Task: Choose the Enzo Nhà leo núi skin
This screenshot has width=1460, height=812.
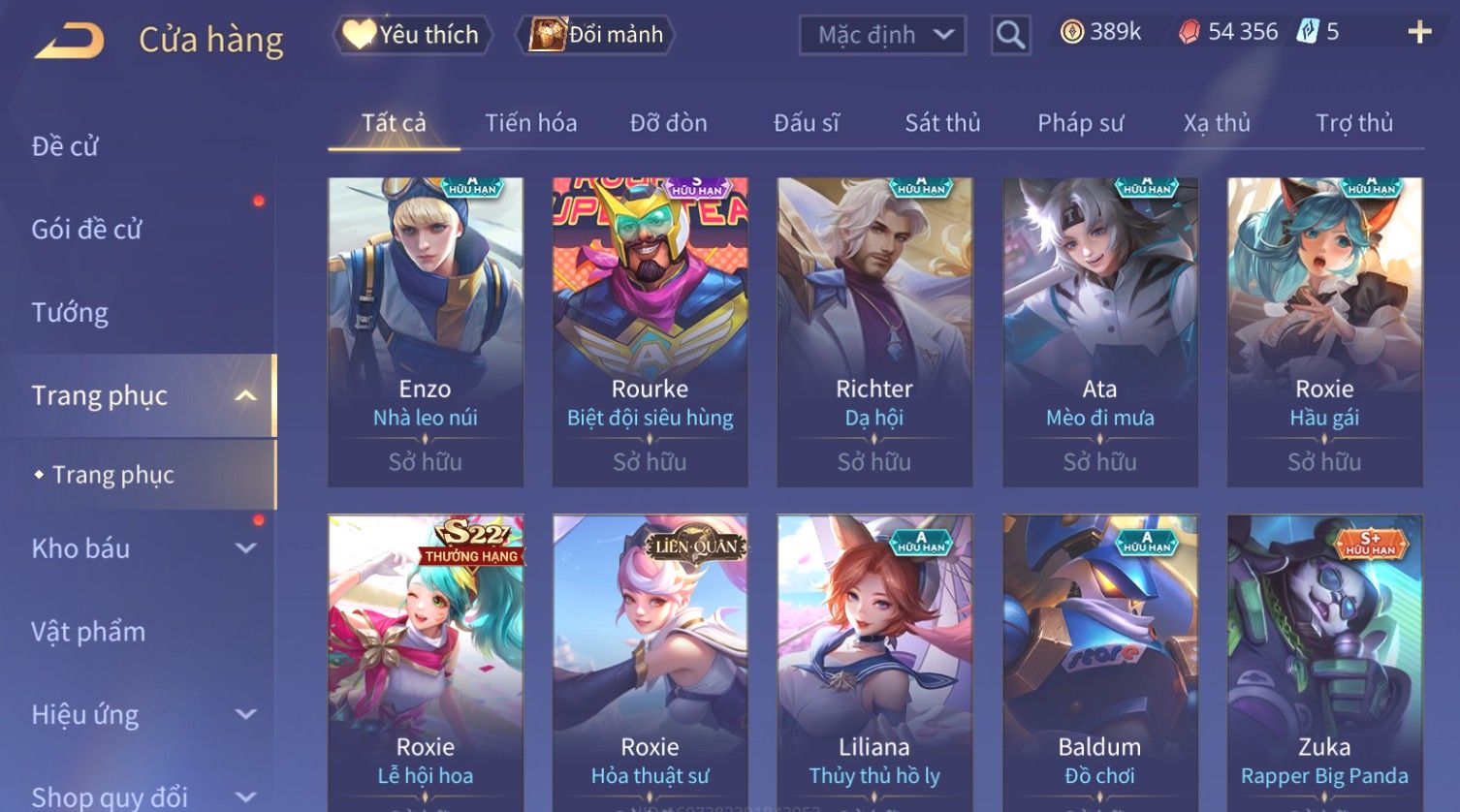Action: tap(426, 329)
